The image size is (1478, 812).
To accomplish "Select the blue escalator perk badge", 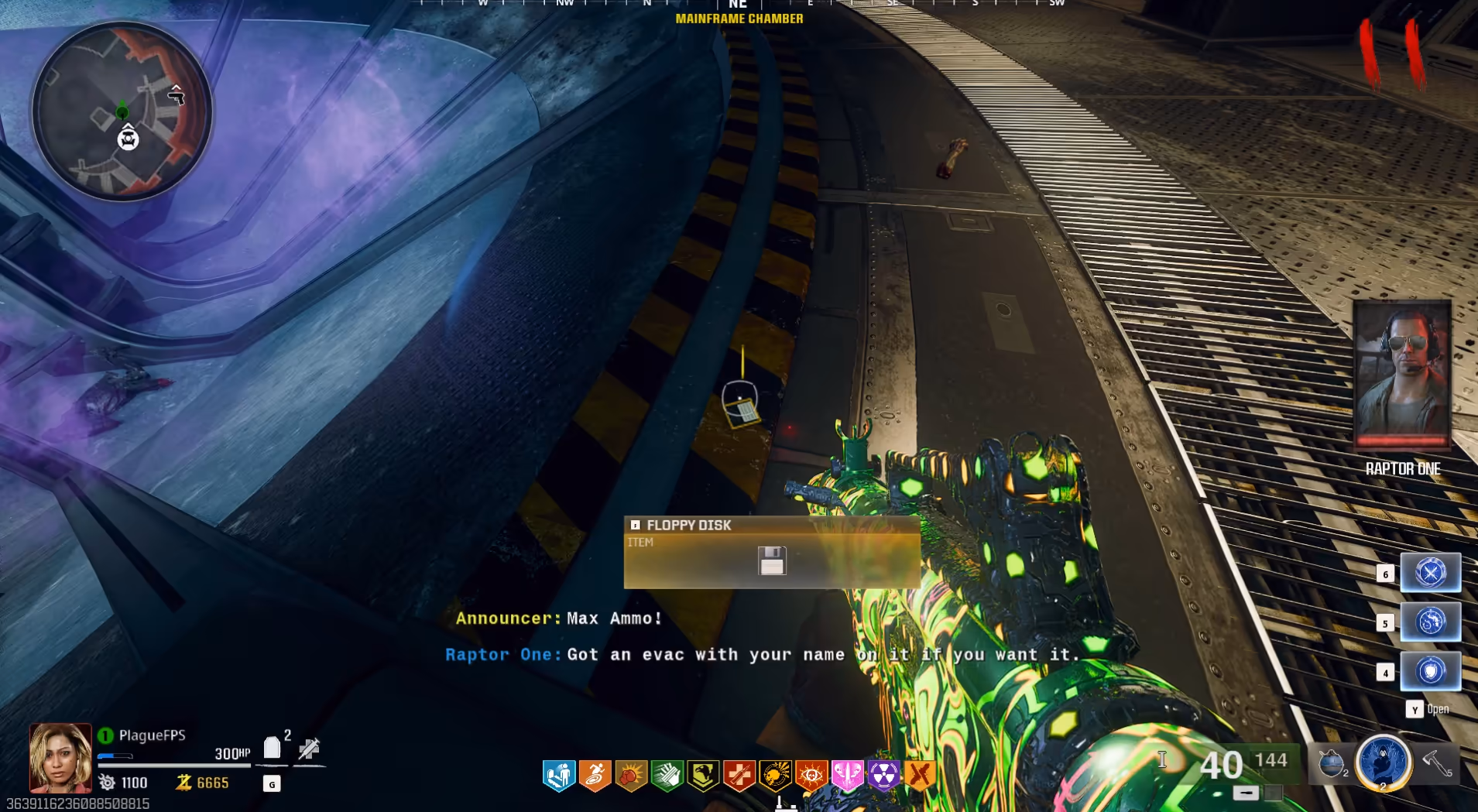I will click(x=559, y=775).
